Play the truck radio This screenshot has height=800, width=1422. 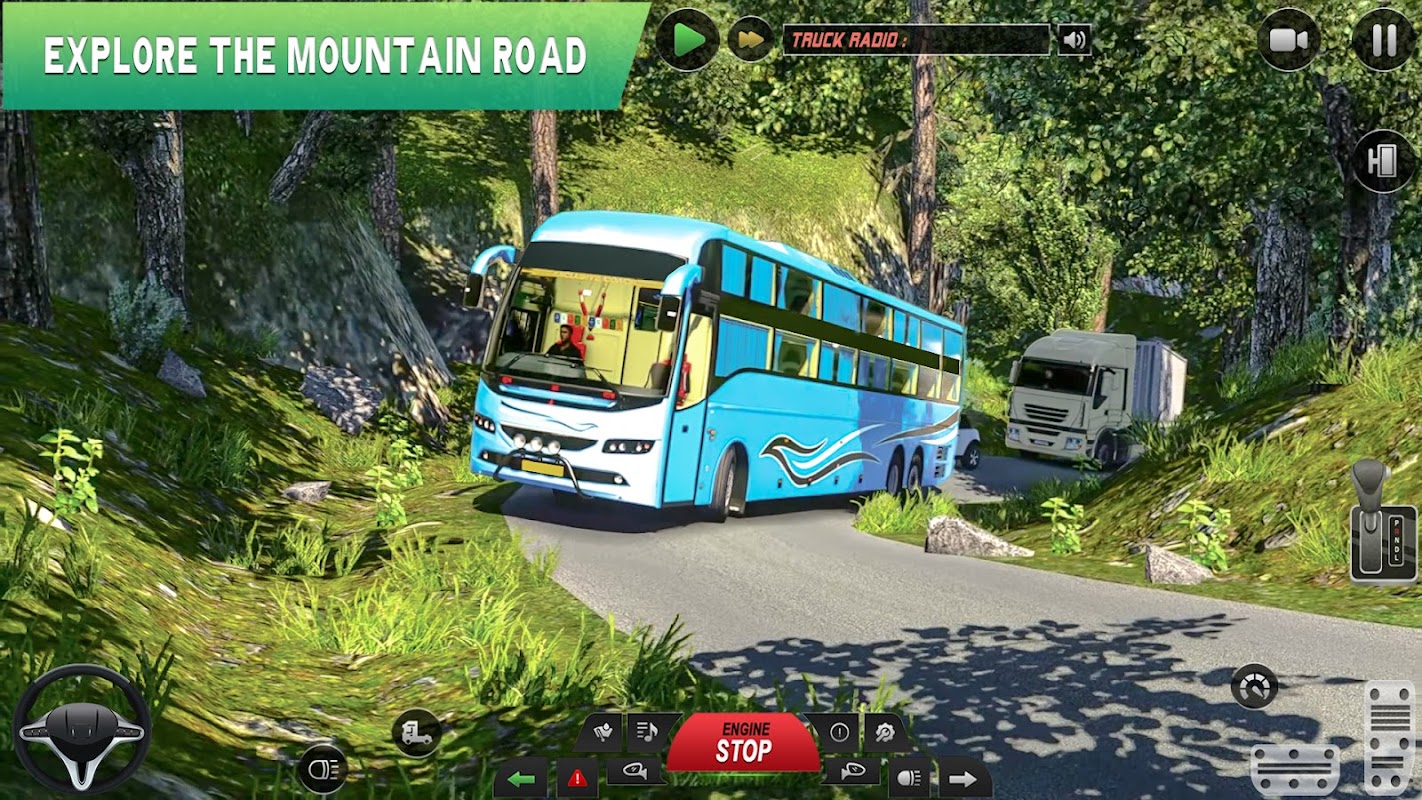(x=687, y=40)
